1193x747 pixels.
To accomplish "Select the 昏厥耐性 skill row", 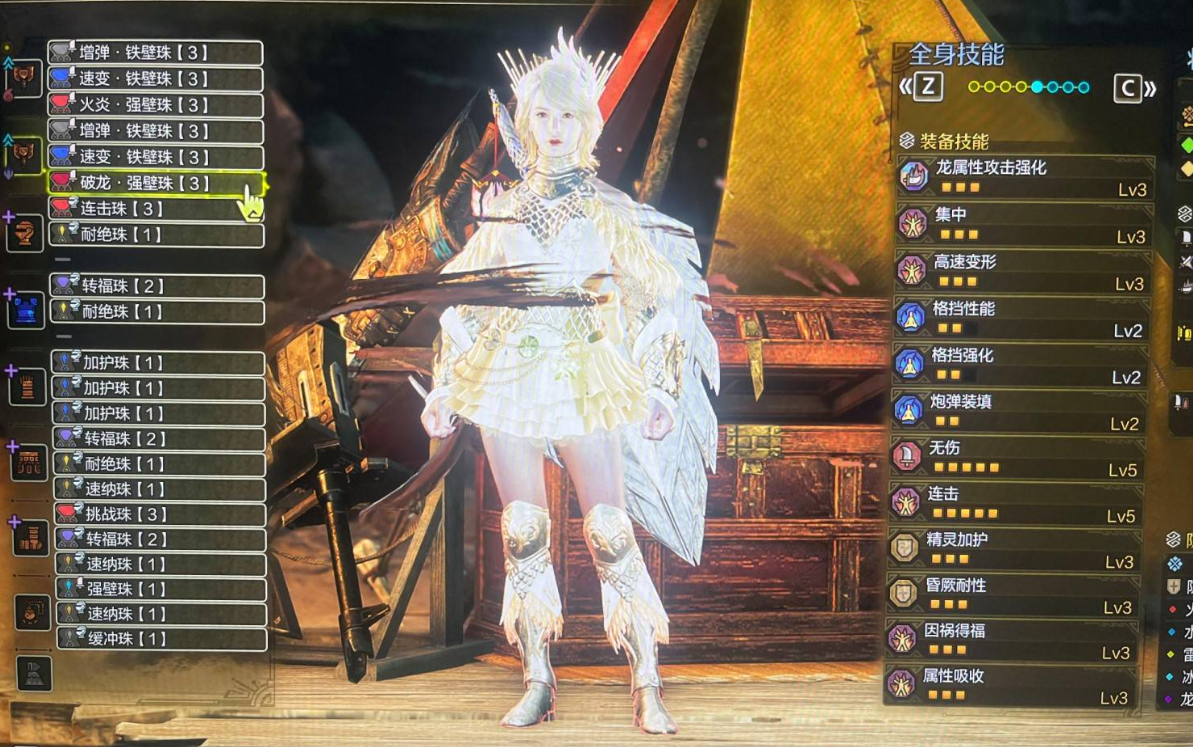I will 1014,595.
